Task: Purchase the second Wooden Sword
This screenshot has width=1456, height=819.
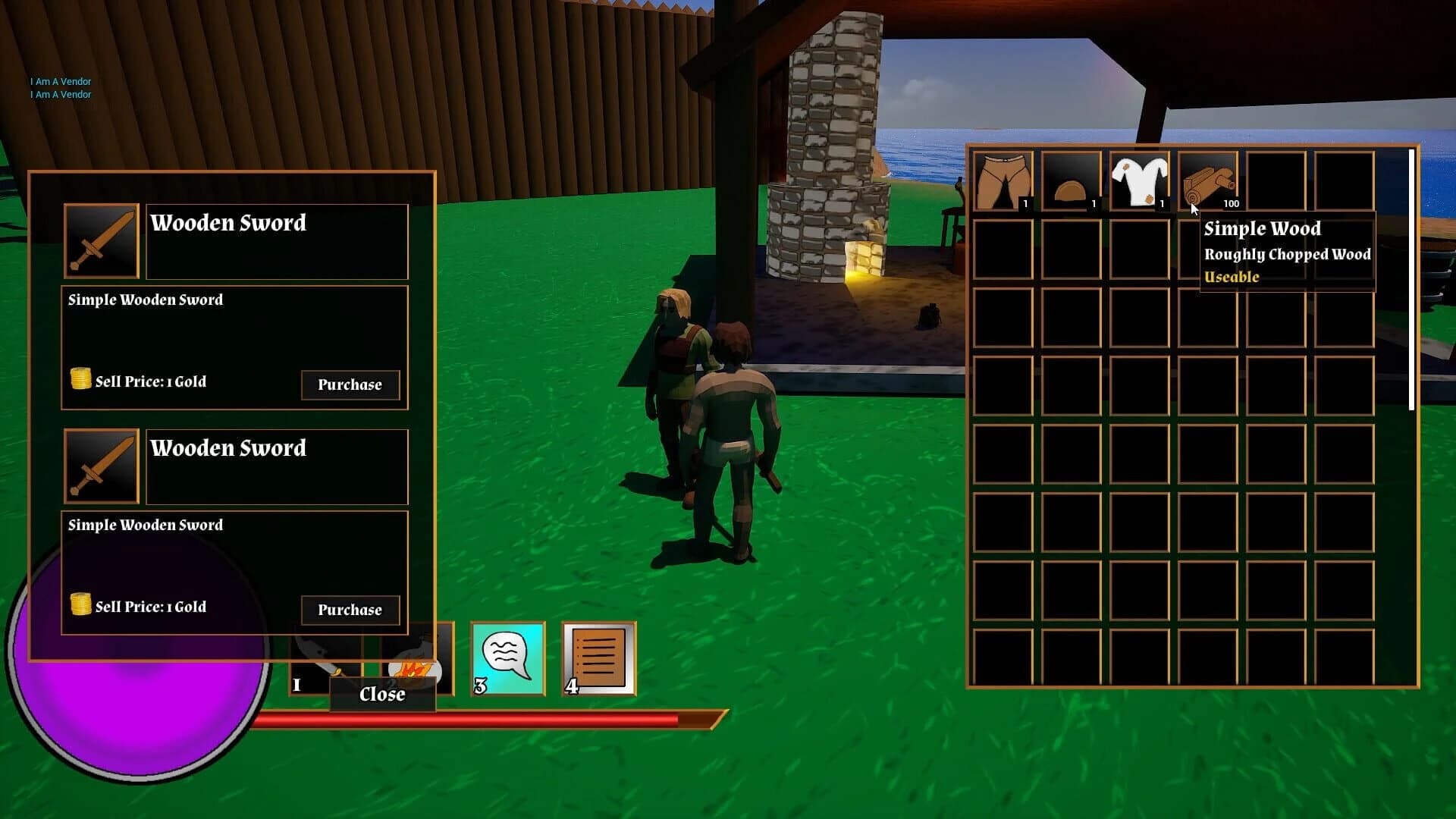Action: point(350,610)
